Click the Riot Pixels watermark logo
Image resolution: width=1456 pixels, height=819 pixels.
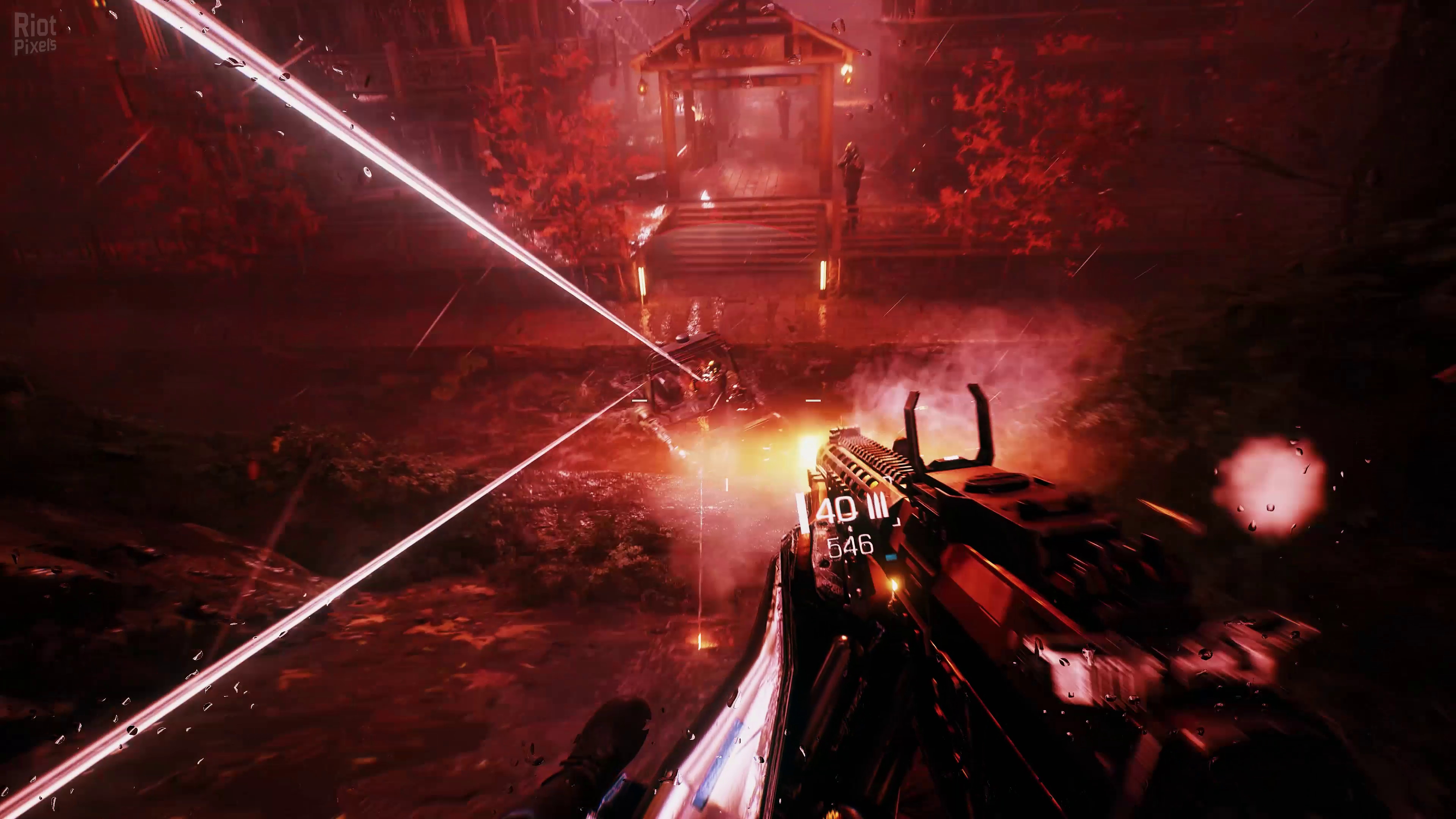35,34
